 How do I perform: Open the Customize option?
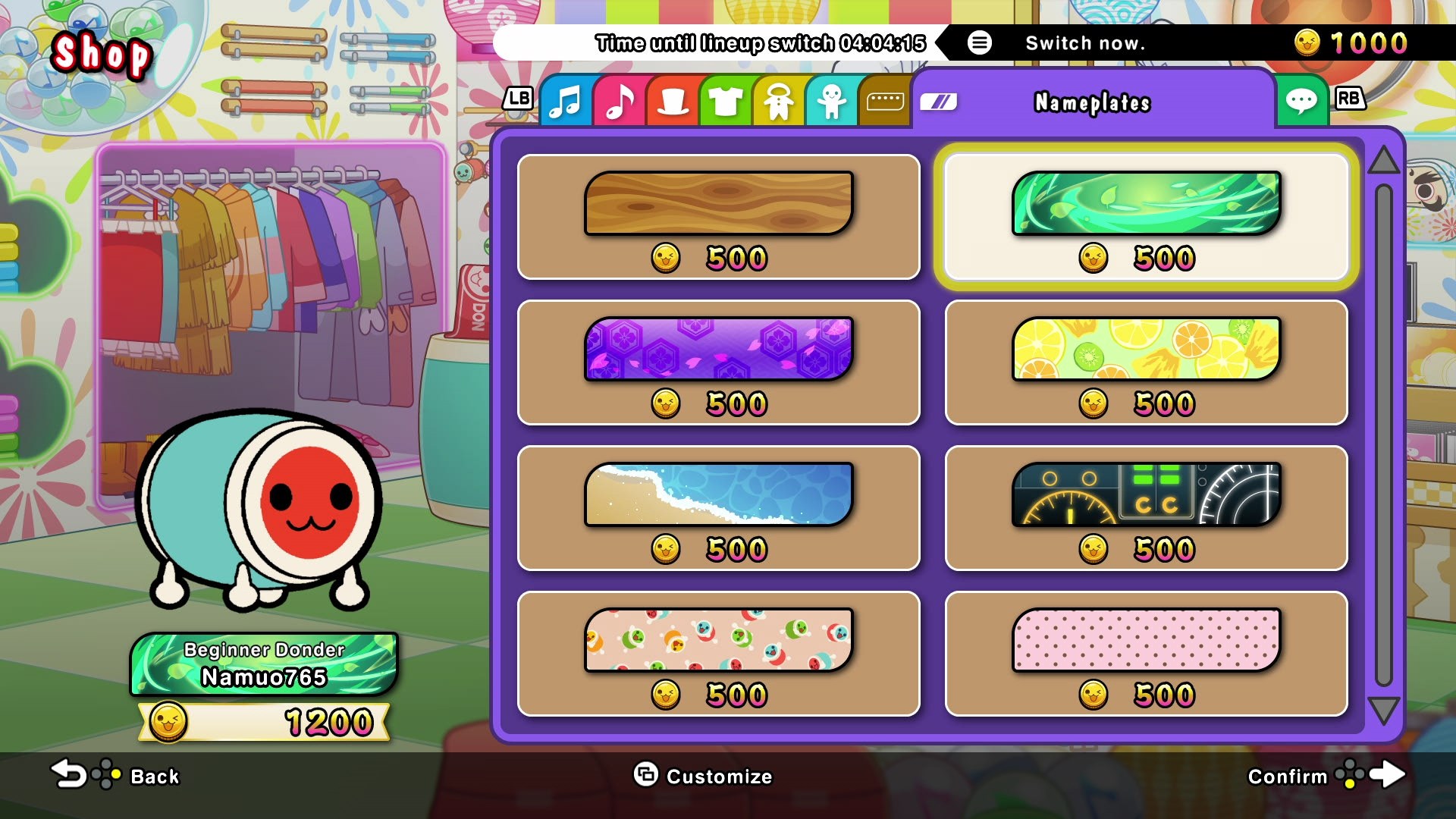704,777
